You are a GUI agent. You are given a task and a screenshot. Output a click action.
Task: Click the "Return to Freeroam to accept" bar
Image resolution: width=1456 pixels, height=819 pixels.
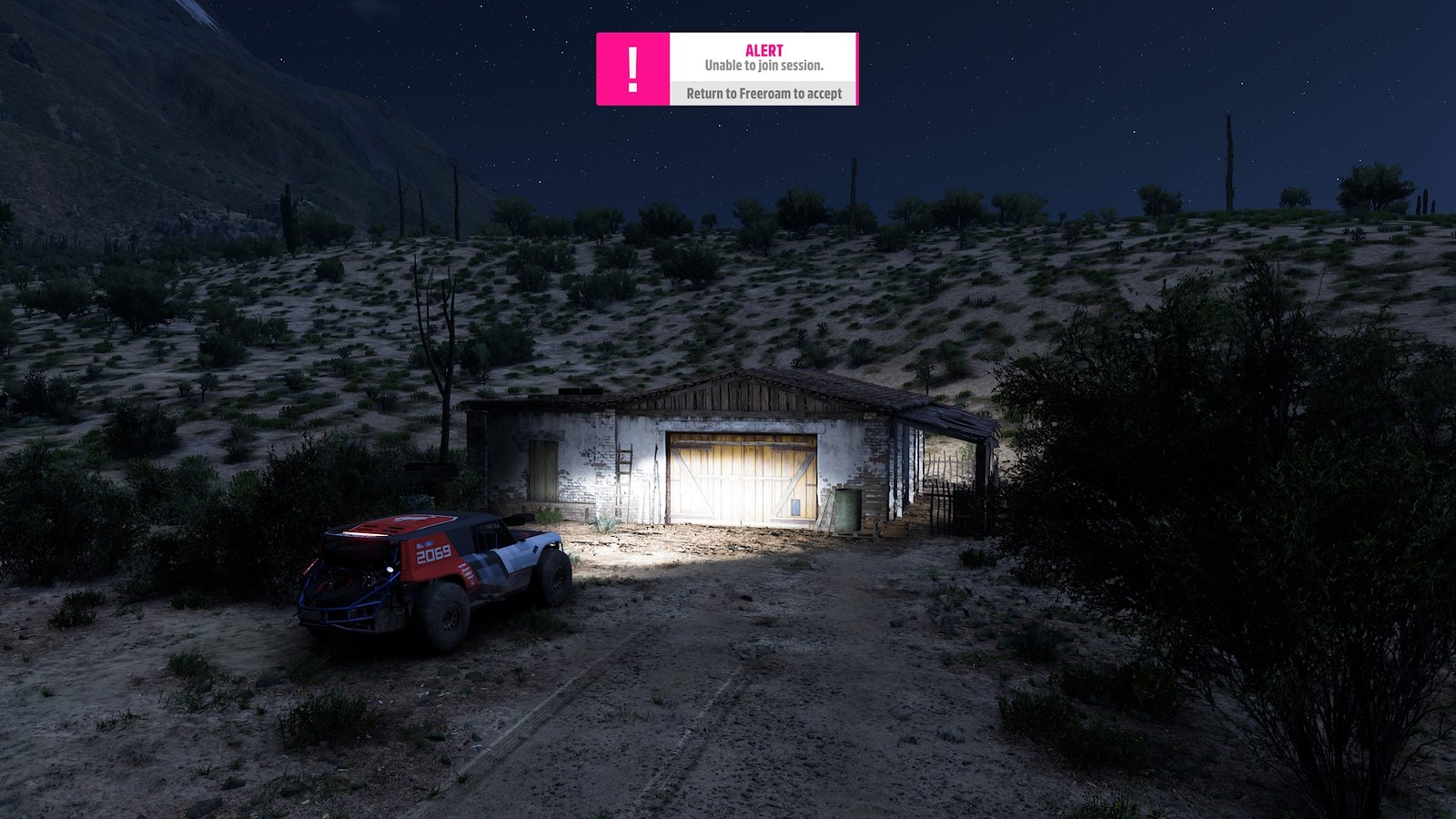click(x=763, y=94)
